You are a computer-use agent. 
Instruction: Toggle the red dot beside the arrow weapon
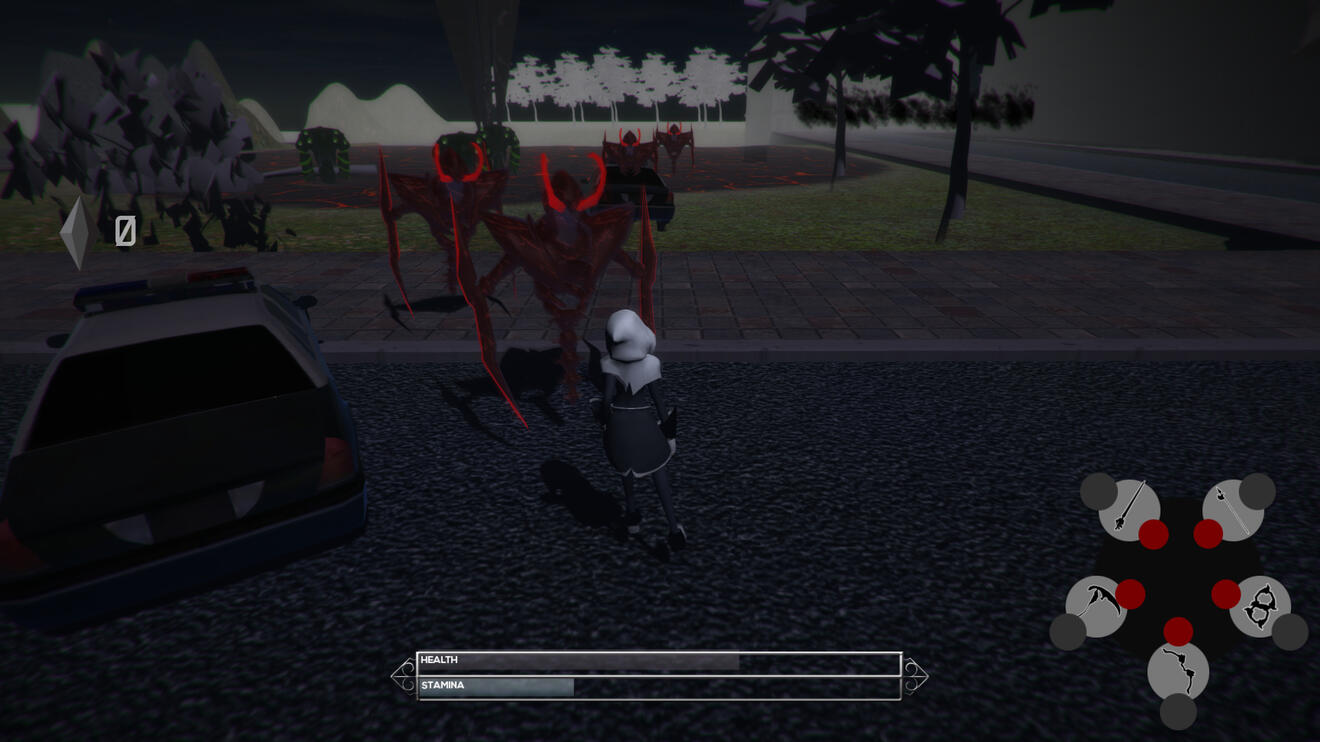1210,532
